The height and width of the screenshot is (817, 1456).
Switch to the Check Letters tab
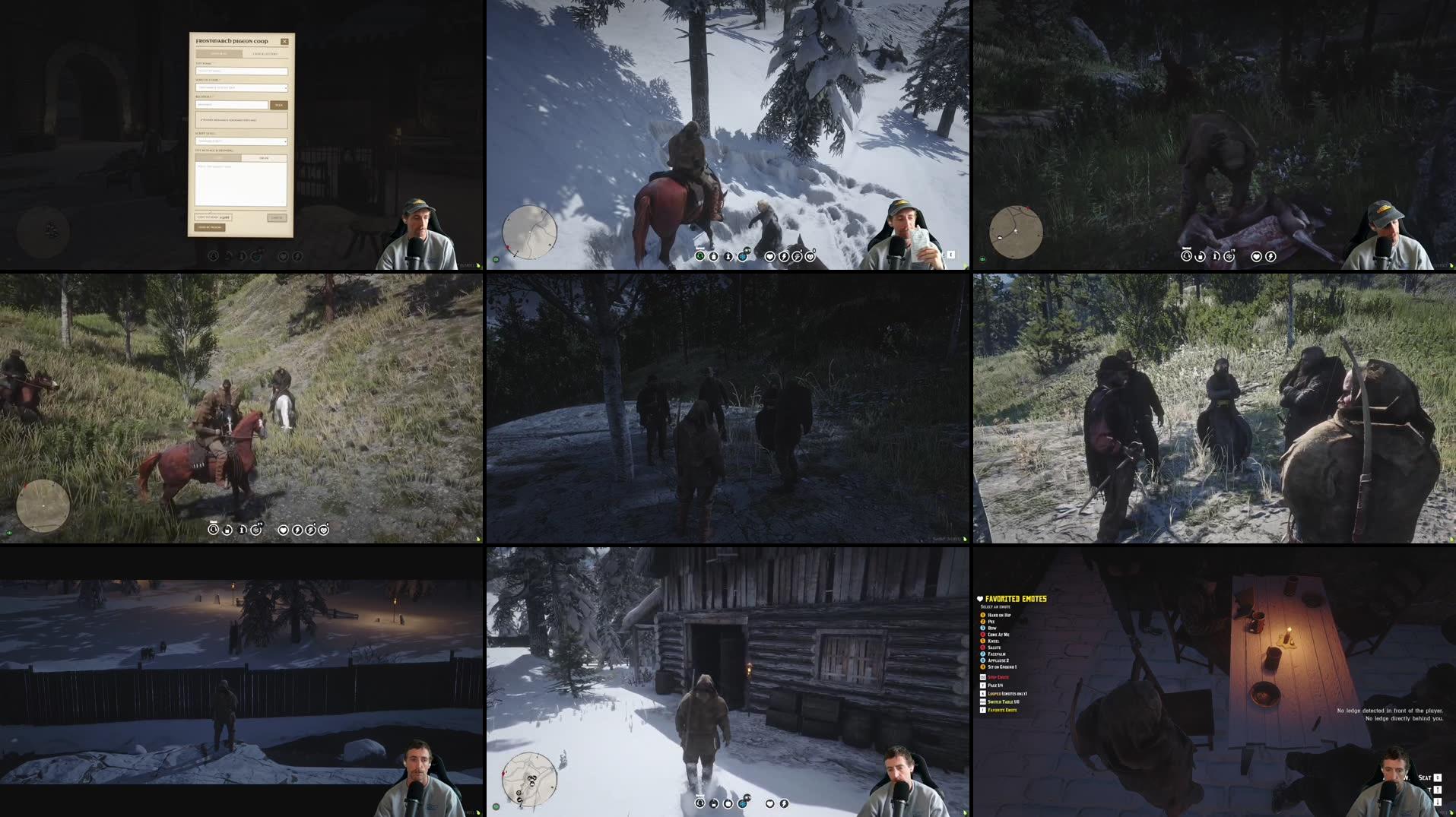tap(265, 53)
